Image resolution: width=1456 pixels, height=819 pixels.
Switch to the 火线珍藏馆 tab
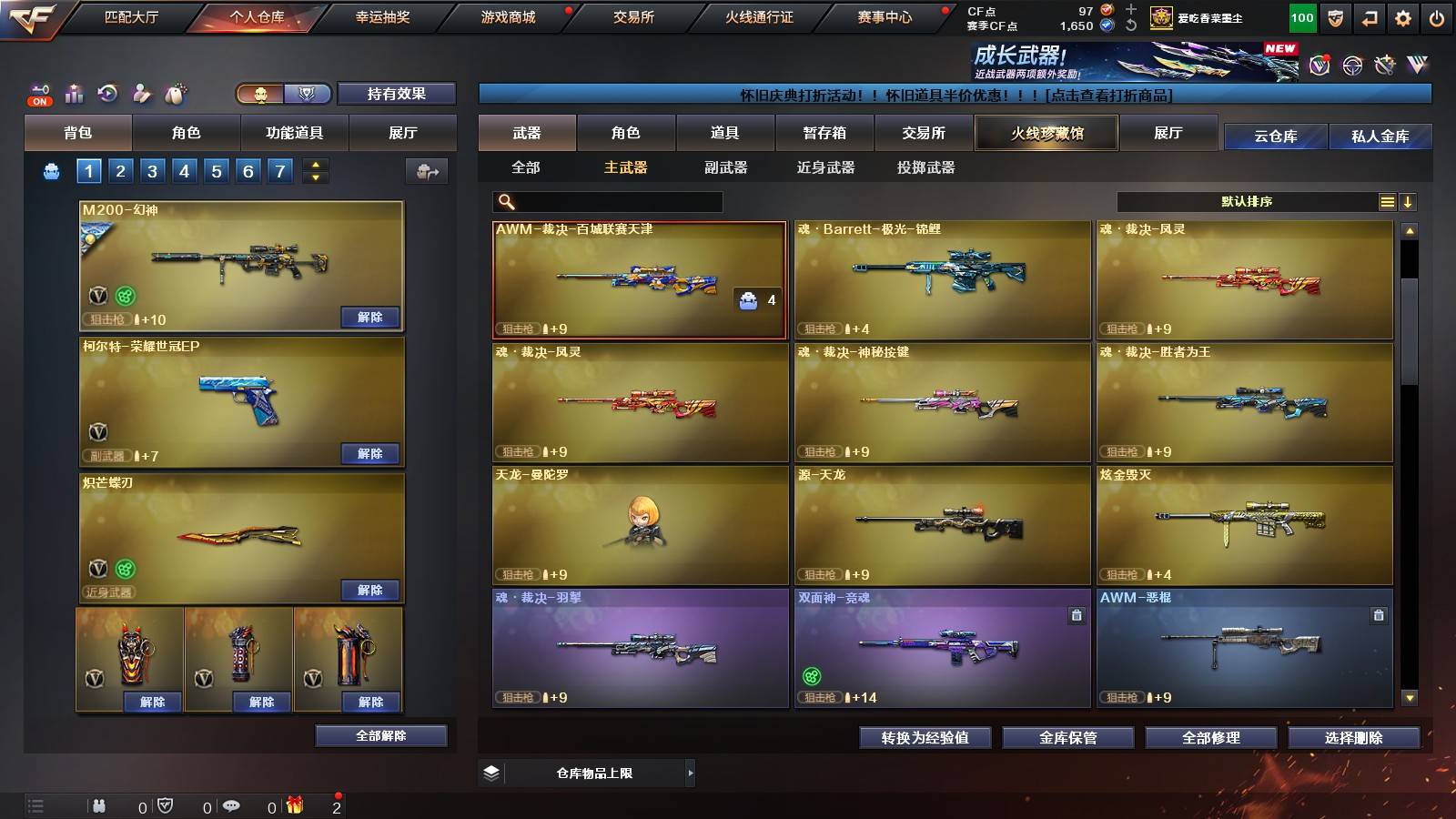tap(1045, 133)
